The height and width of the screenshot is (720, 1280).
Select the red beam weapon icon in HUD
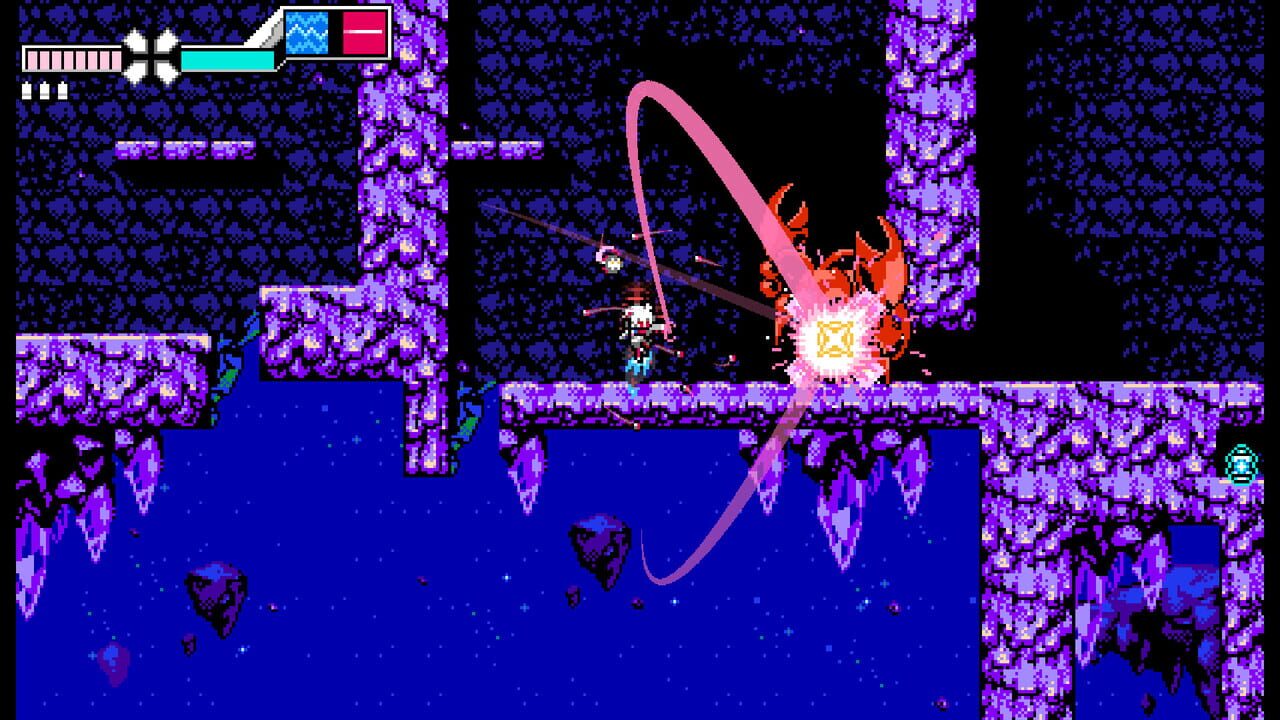pyautogui.click(x=363, y=32)
